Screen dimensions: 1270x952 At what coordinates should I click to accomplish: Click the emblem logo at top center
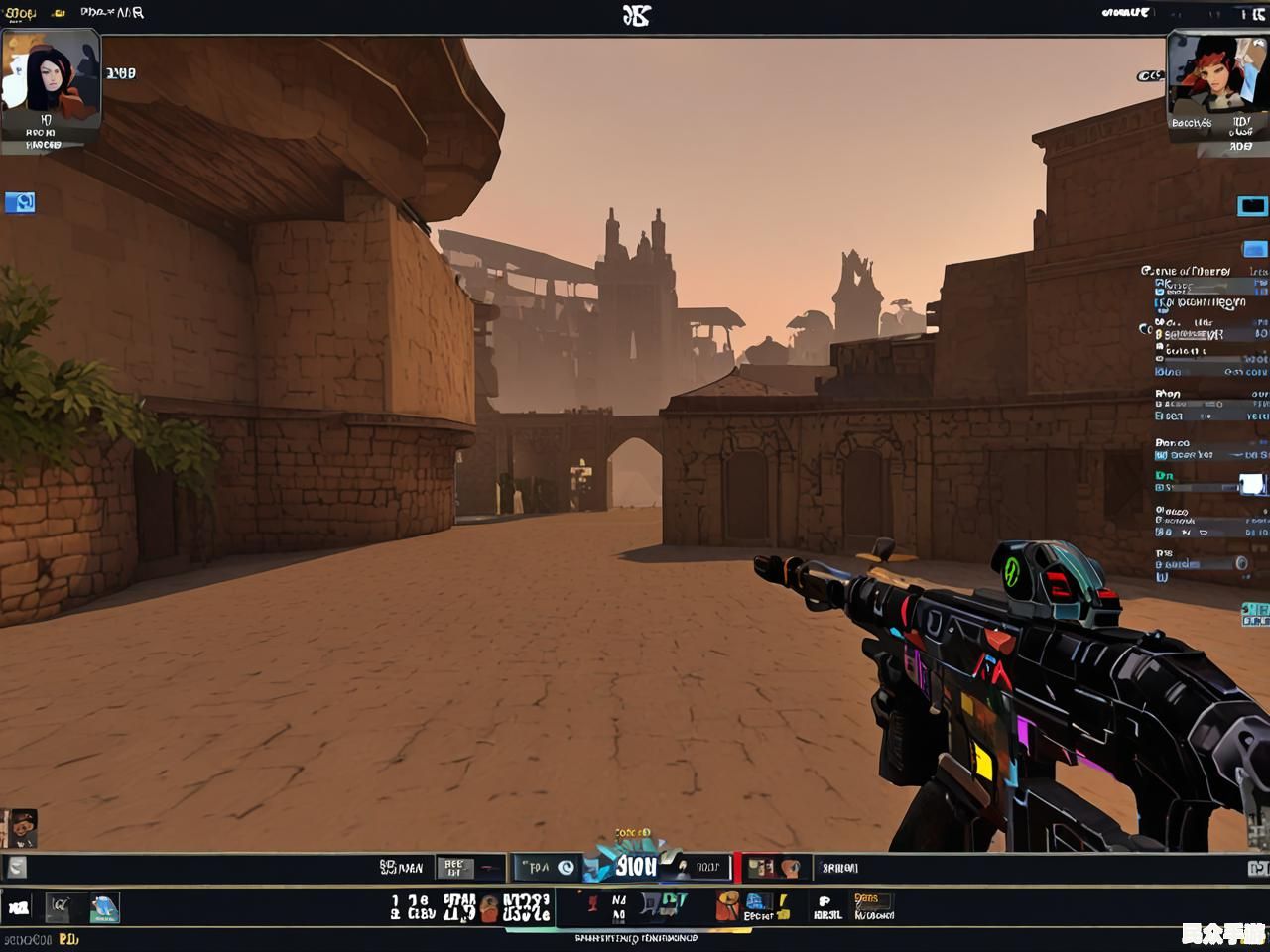point(636,15)
